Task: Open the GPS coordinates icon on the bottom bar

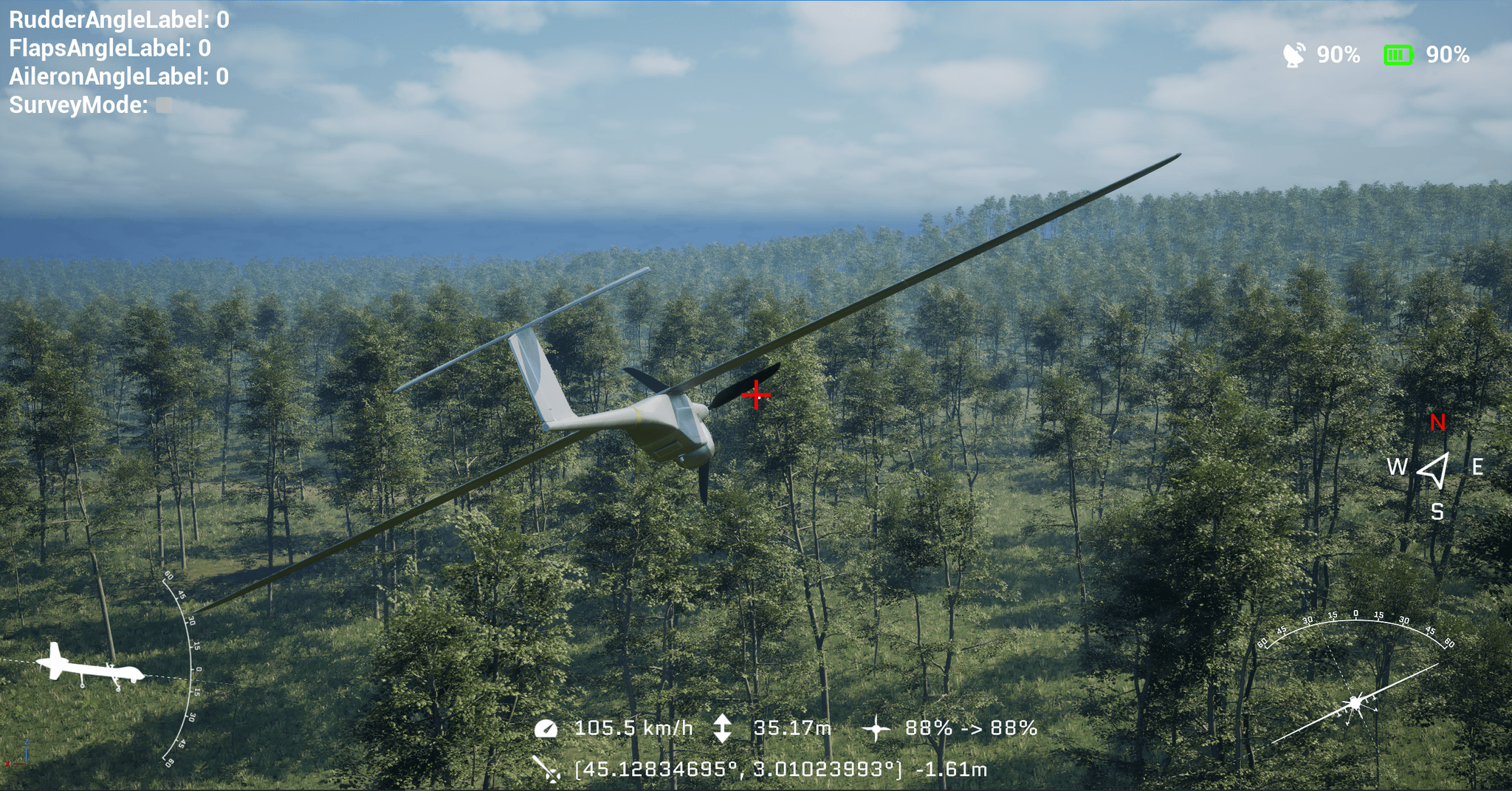Action: (545, 769)
